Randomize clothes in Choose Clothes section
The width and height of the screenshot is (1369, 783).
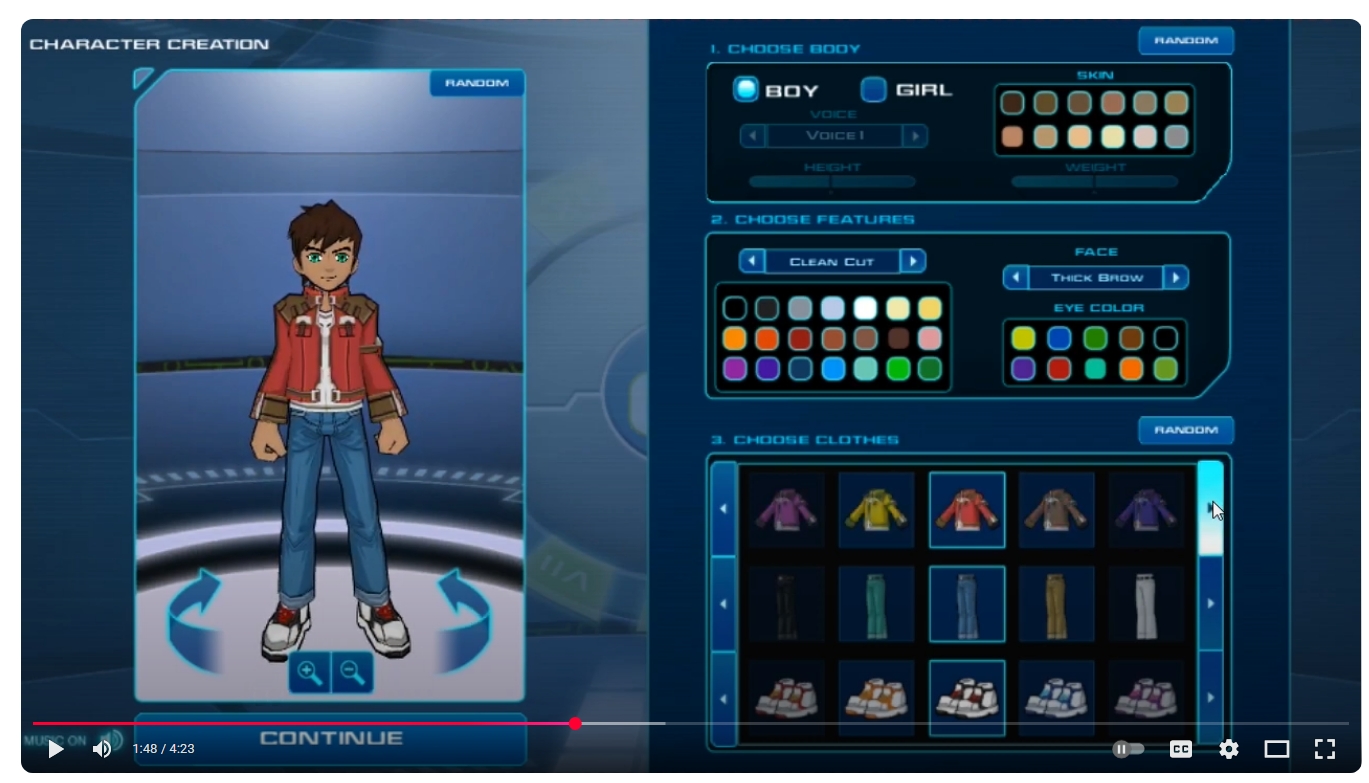[1185, 430]
